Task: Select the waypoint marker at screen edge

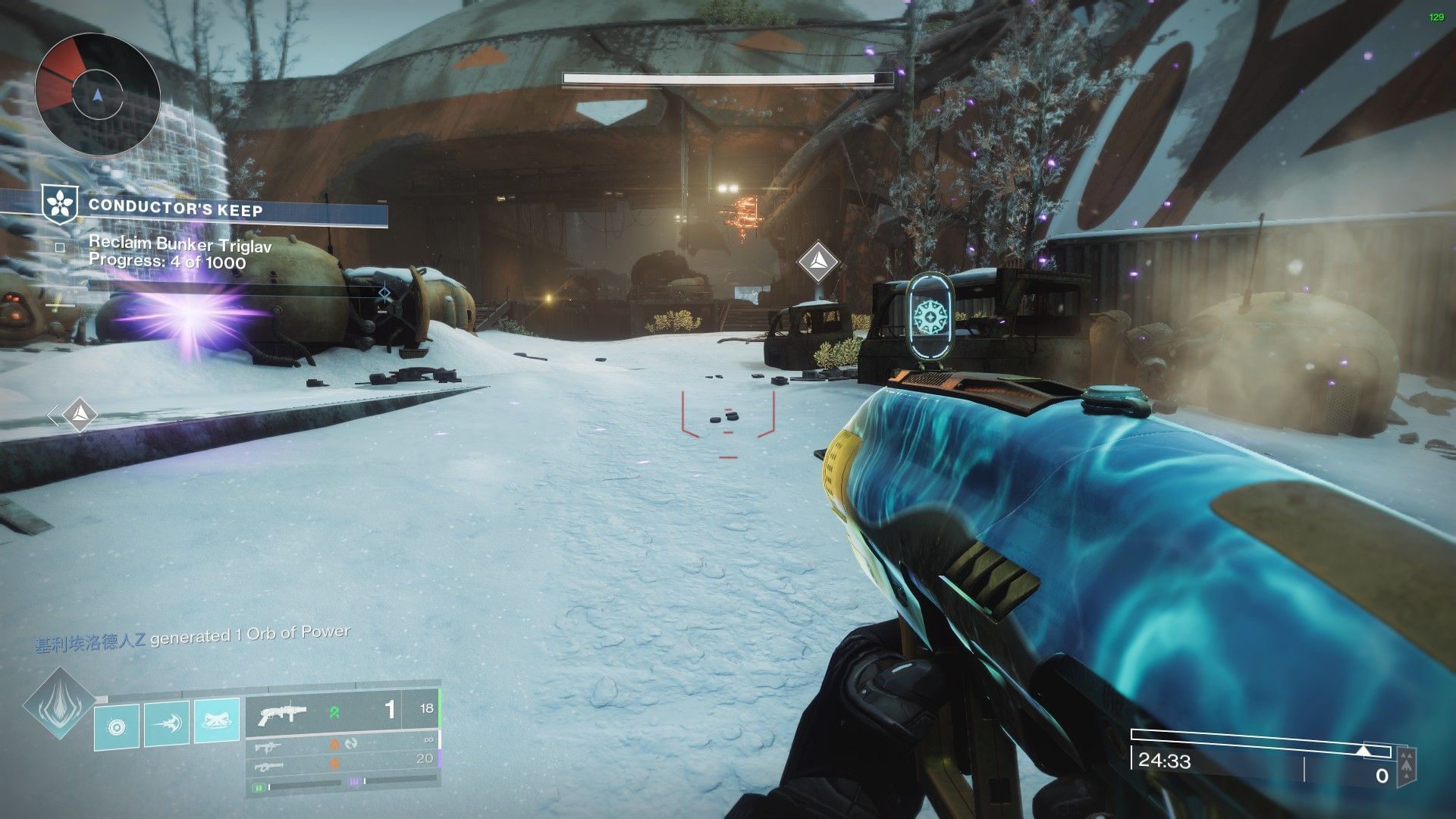Action: pyautogui.click(x=79, y=414)
